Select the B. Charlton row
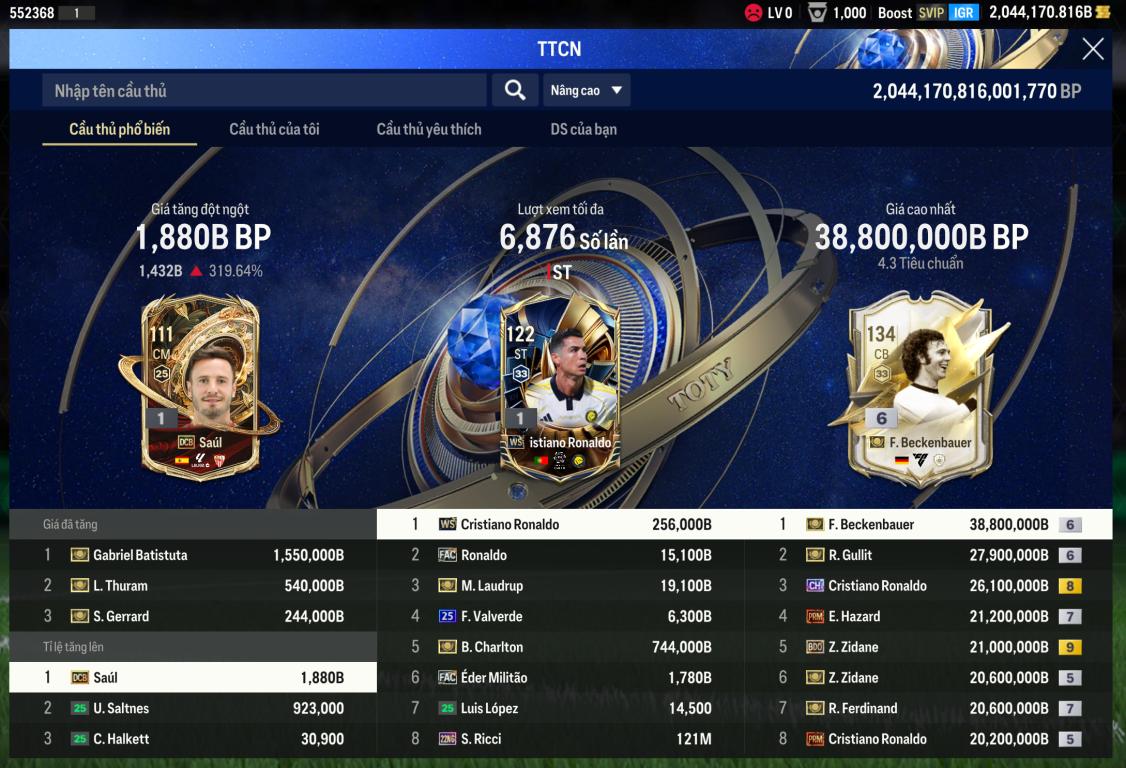This screenshot has width=1126, height=768. [x=560, y=647]
